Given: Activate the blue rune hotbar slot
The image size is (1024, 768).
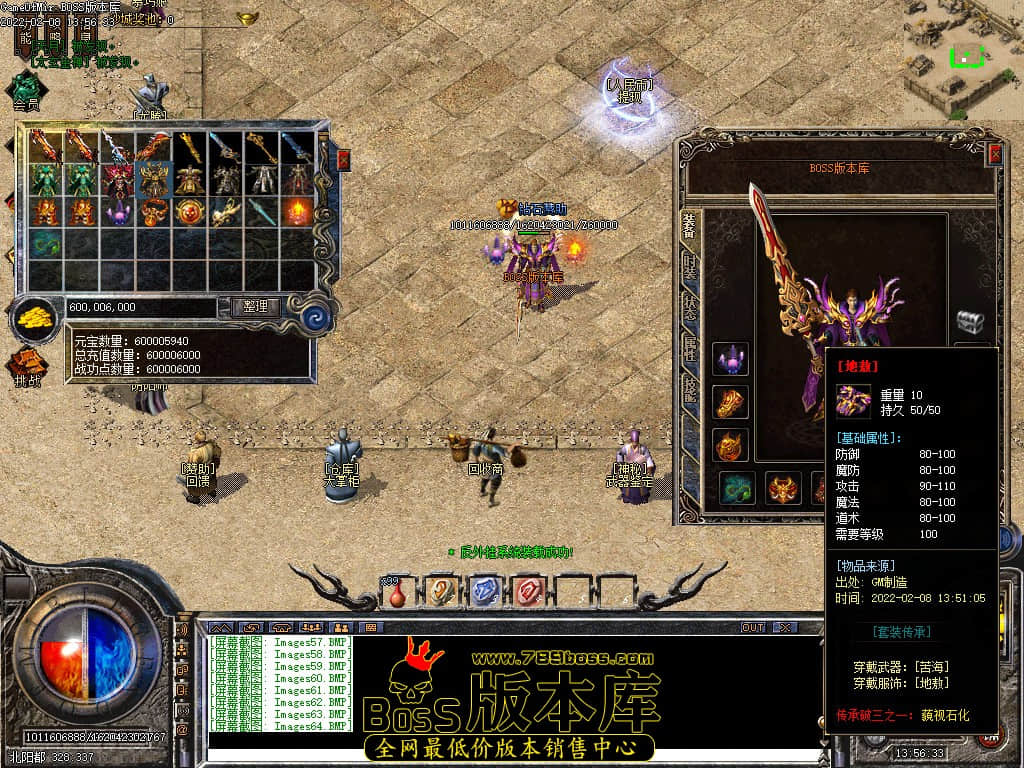Looking at the screenshot, I should point(484,591).
